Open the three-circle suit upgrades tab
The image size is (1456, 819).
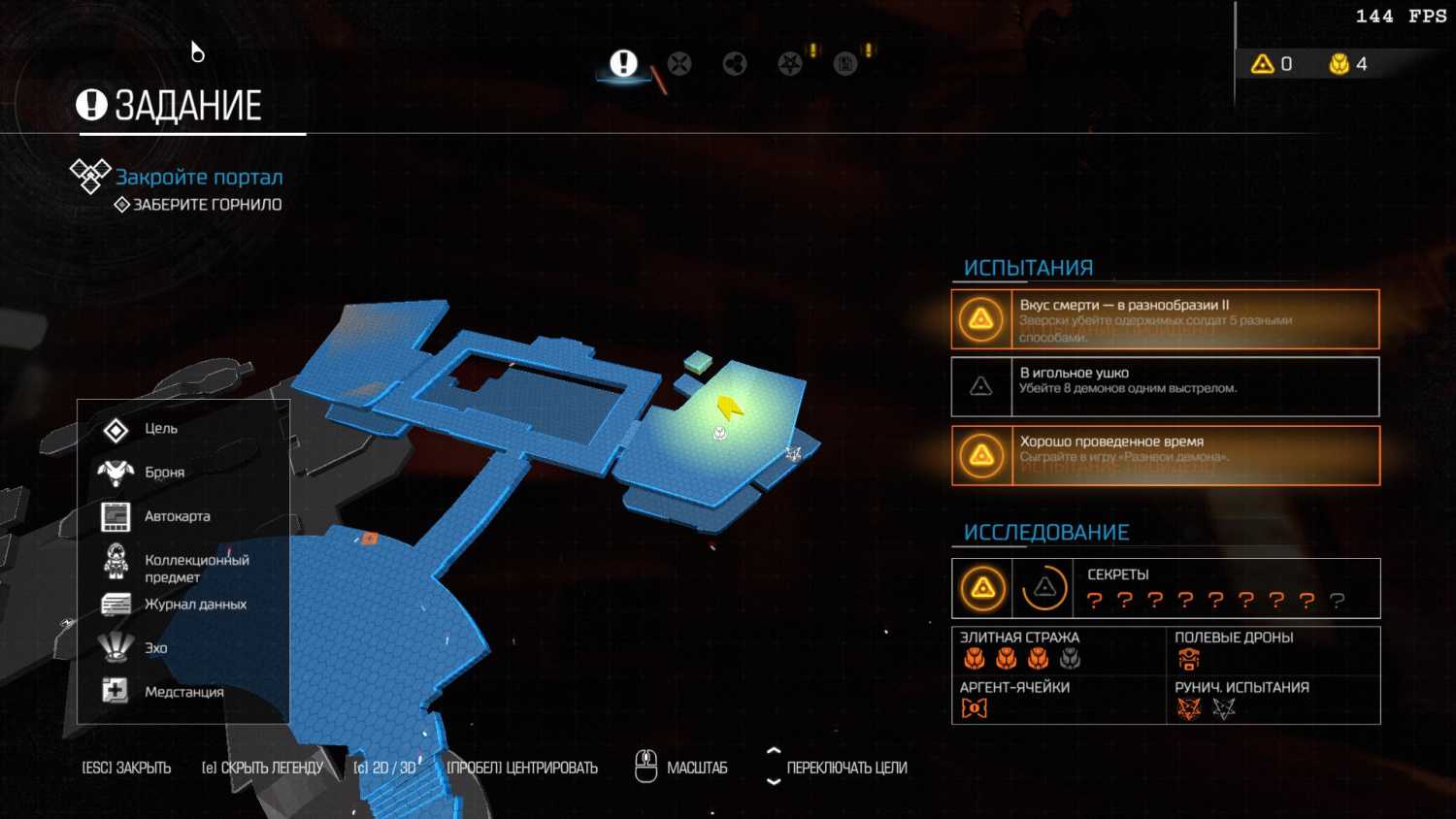[x=735, y=64]
